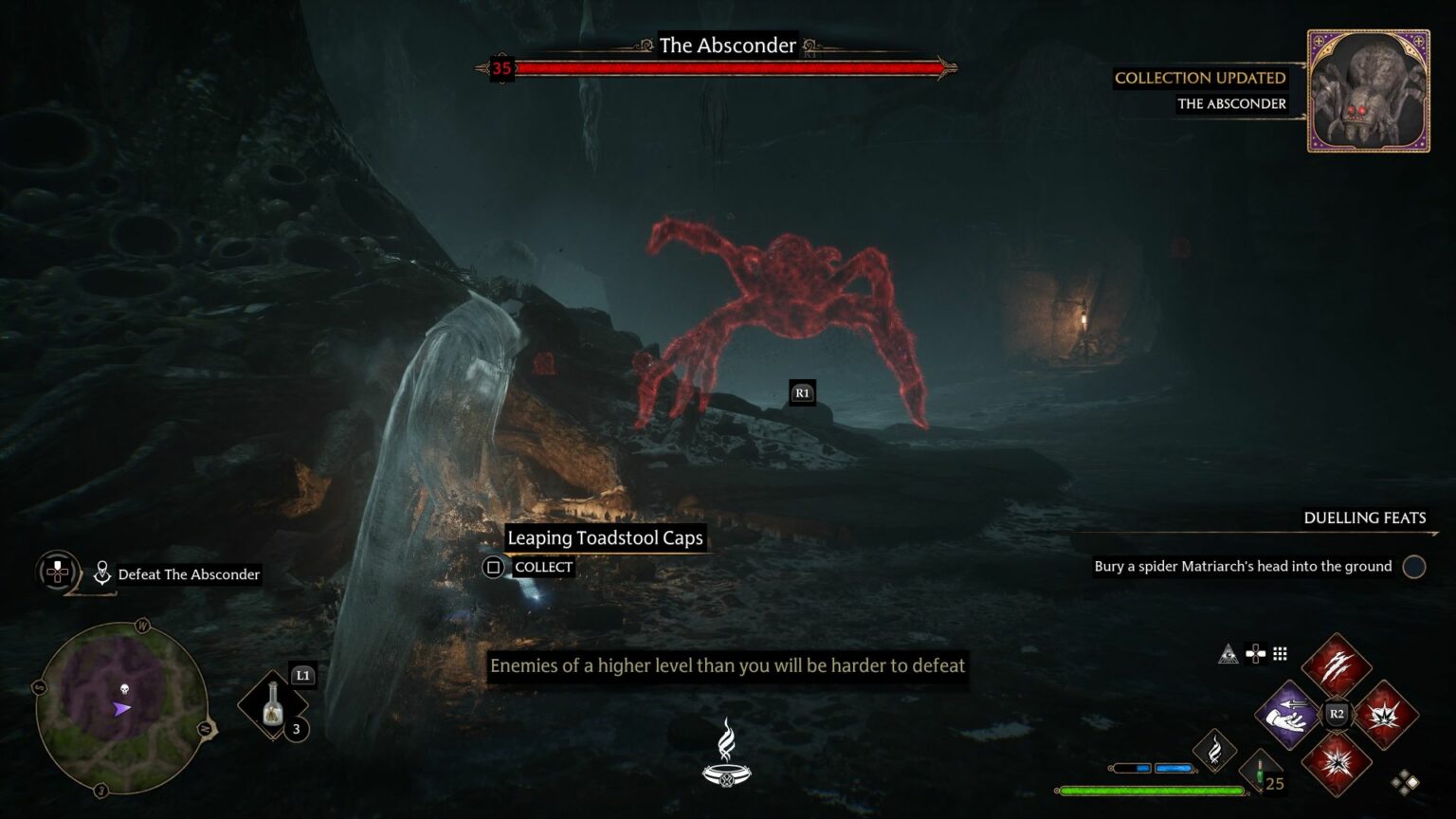The image size is (1456, 819).
Task: Click the eye pyramid ancient magic indicator
Action: pos(1227,653)
